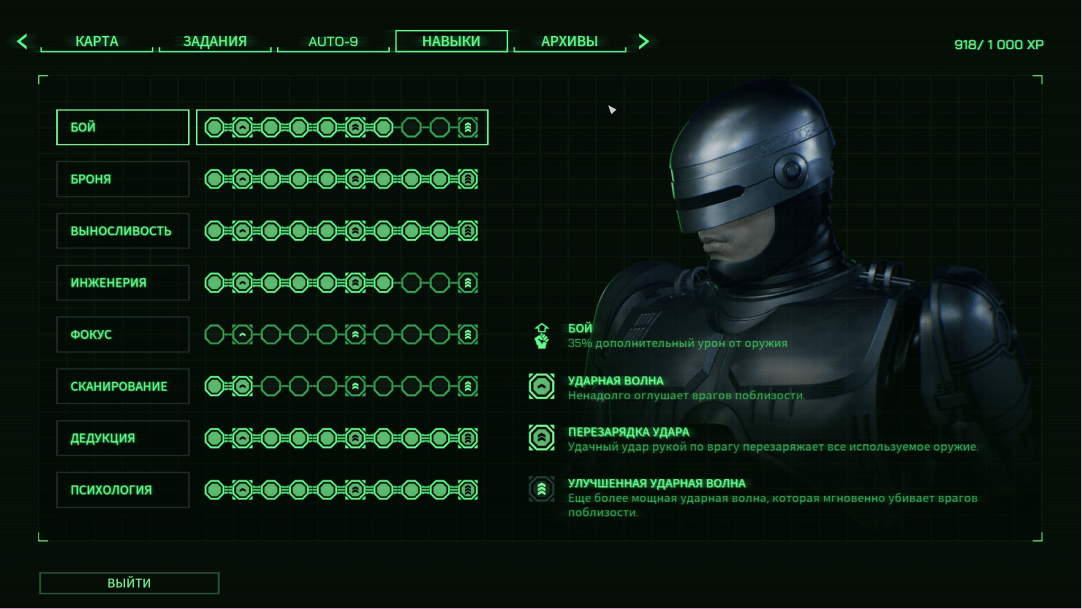Select the Выносливость skill row
Image resolution: width=1082 pixels, height=609 pixels.
coord(123,231)
